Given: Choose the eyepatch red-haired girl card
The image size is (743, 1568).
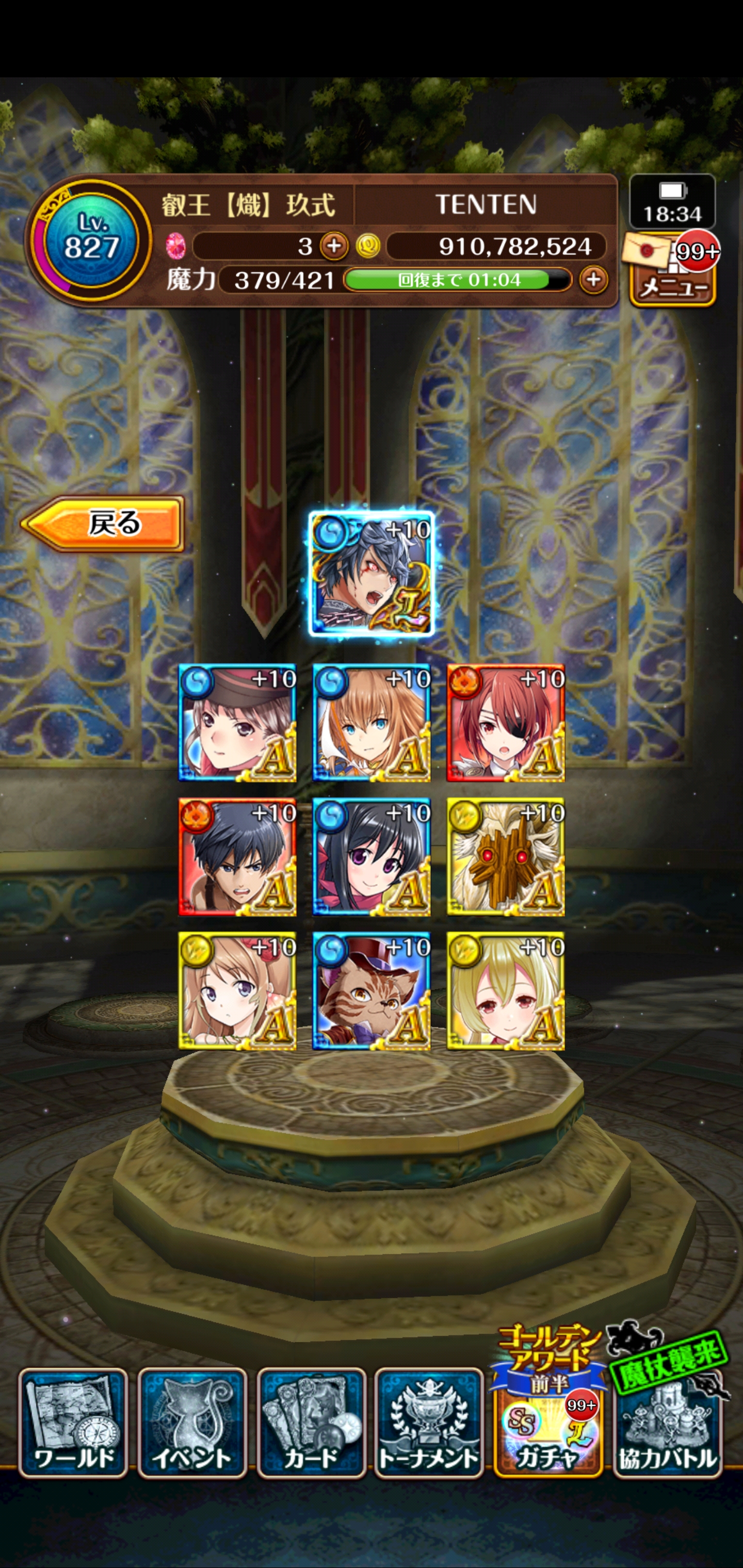Looking at the screenshot, I should pyautogui.click(x=506, y=723).
